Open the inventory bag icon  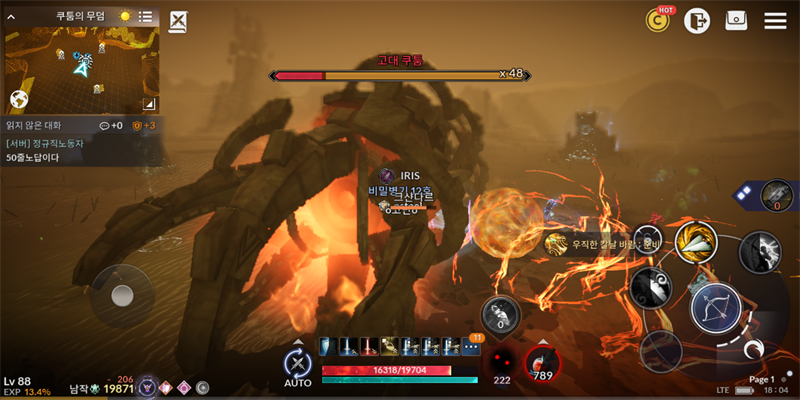[736, 20]
